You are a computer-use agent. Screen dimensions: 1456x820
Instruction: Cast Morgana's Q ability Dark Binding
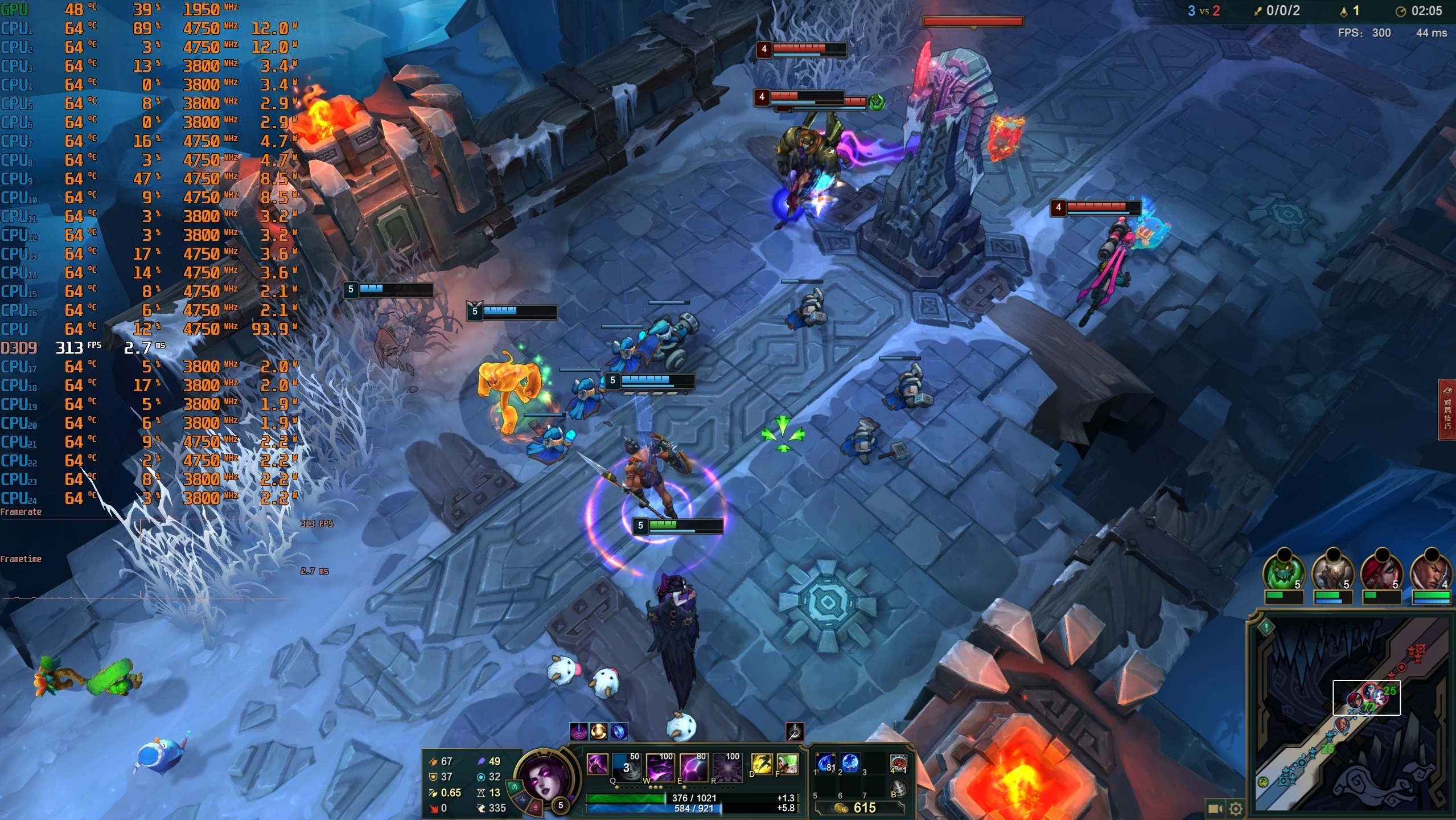[x=627, y=767]
